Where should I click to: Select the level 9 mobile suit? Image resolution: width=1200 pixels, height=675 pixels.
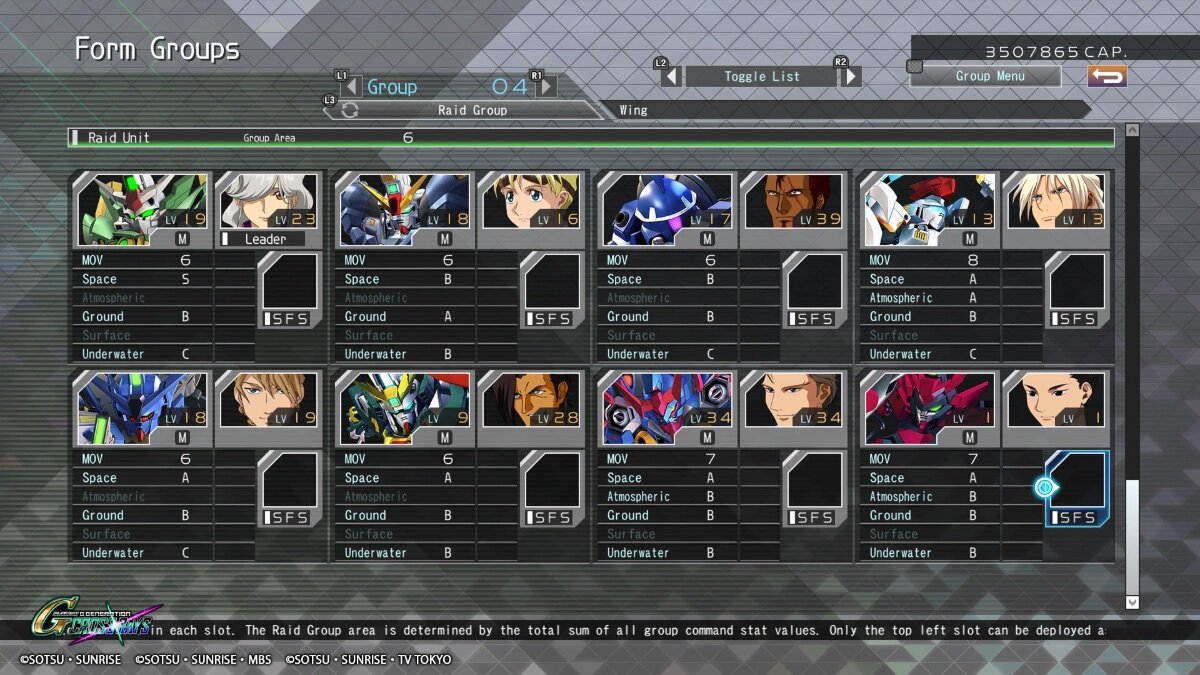404,401
